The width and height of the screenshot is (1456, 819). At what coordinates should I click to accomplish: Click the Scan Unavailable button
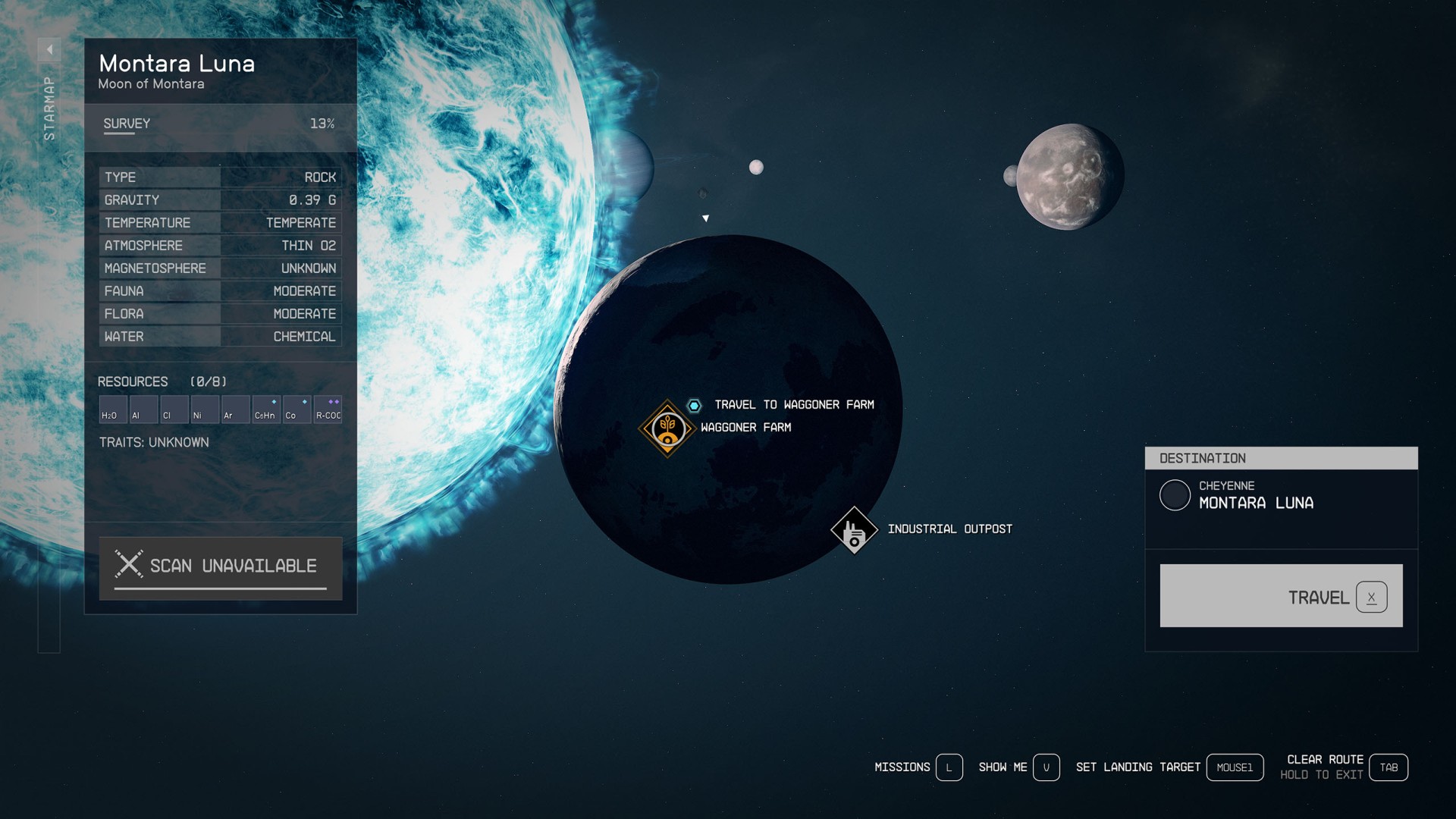tap(220, 567)
